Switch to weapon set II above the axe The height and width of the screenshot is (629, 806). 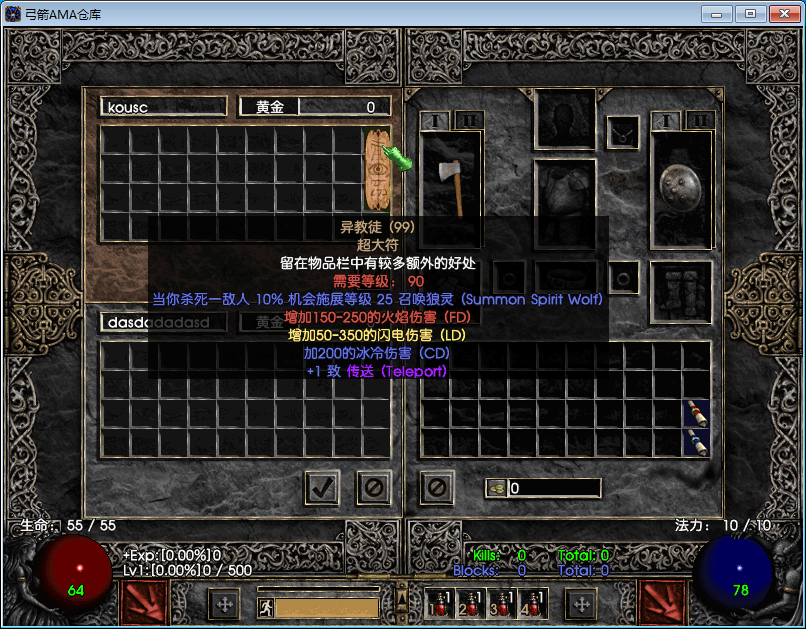click(x=469, y=120)
